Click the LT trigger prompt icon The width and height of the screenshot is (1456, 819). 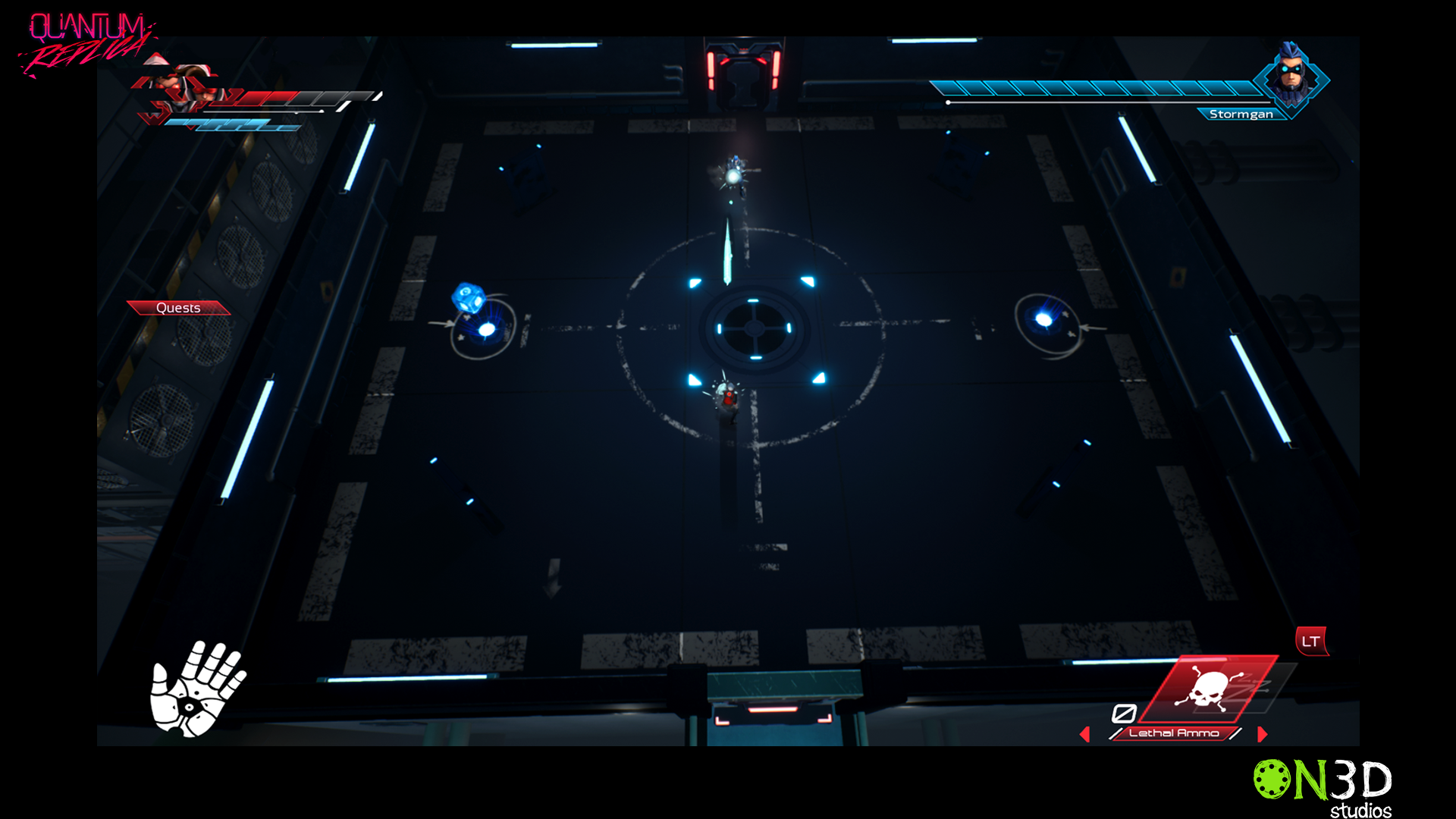click(x=1310, y=641)
